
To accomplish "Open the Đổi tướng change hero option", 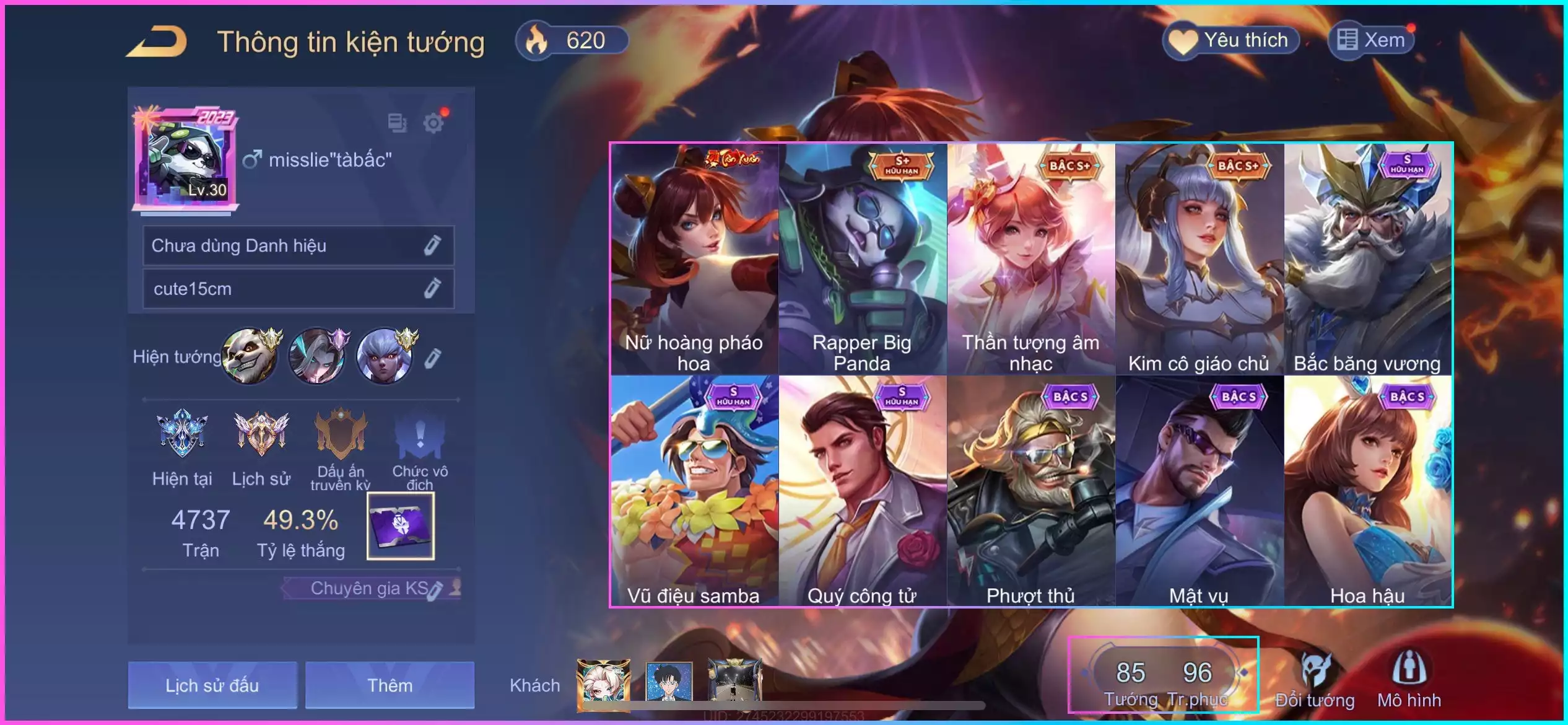I will click(x=1315, y=680).
